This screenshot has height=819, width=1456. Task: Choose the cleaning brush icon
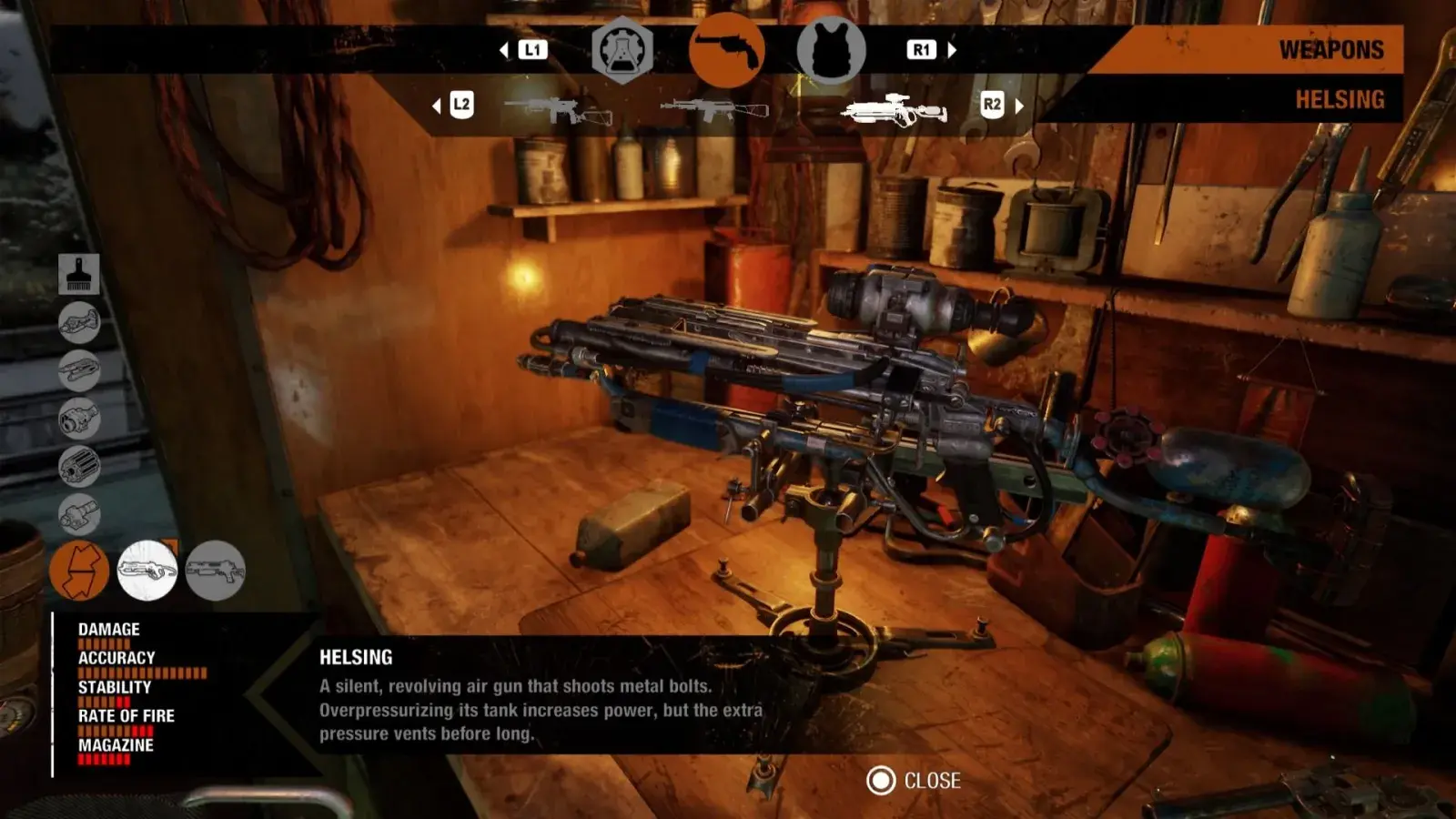click(x=79, y=274)
